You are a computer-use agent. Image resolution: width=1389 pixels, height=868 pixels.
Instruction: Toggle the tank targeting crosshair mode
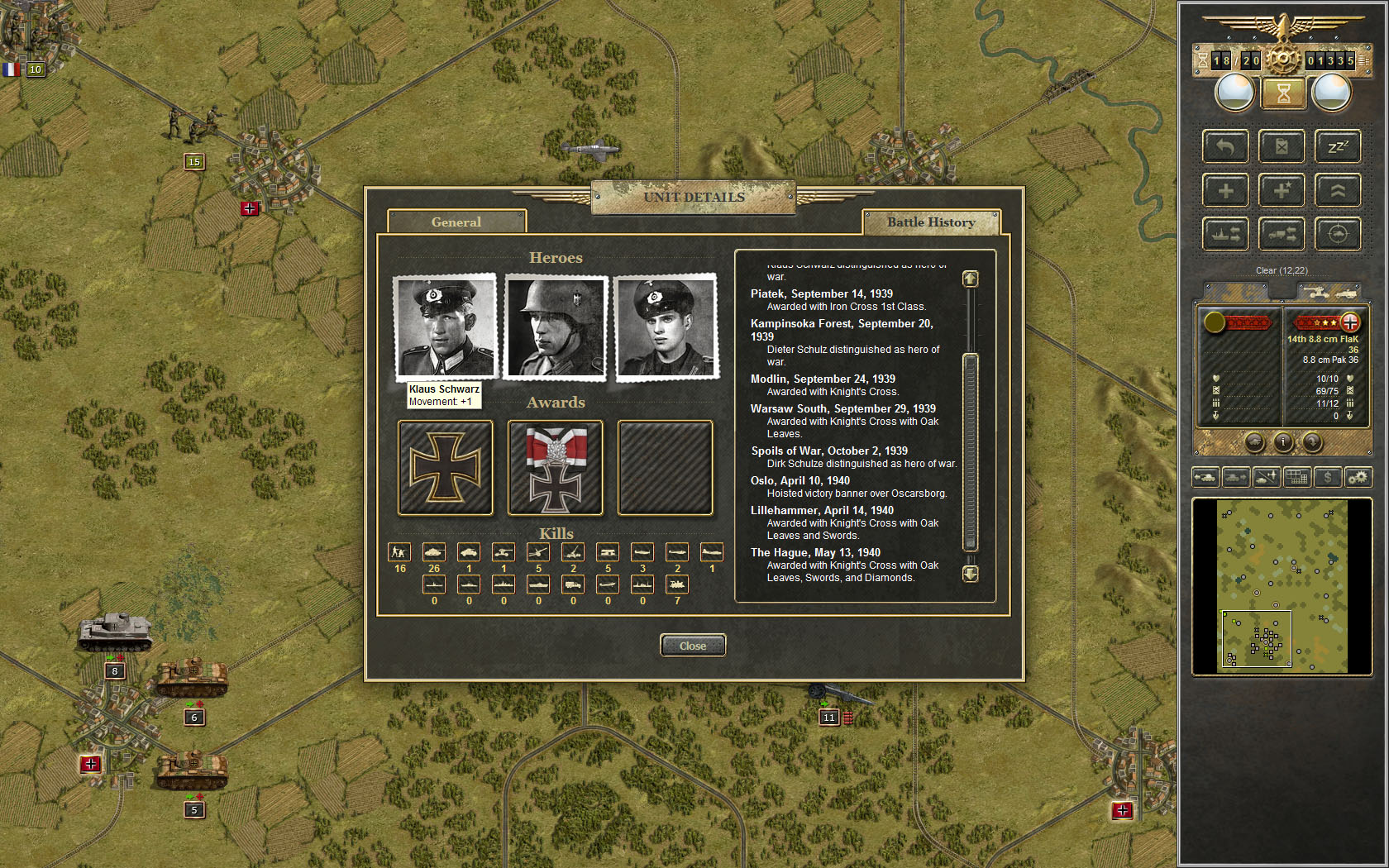1339,234
